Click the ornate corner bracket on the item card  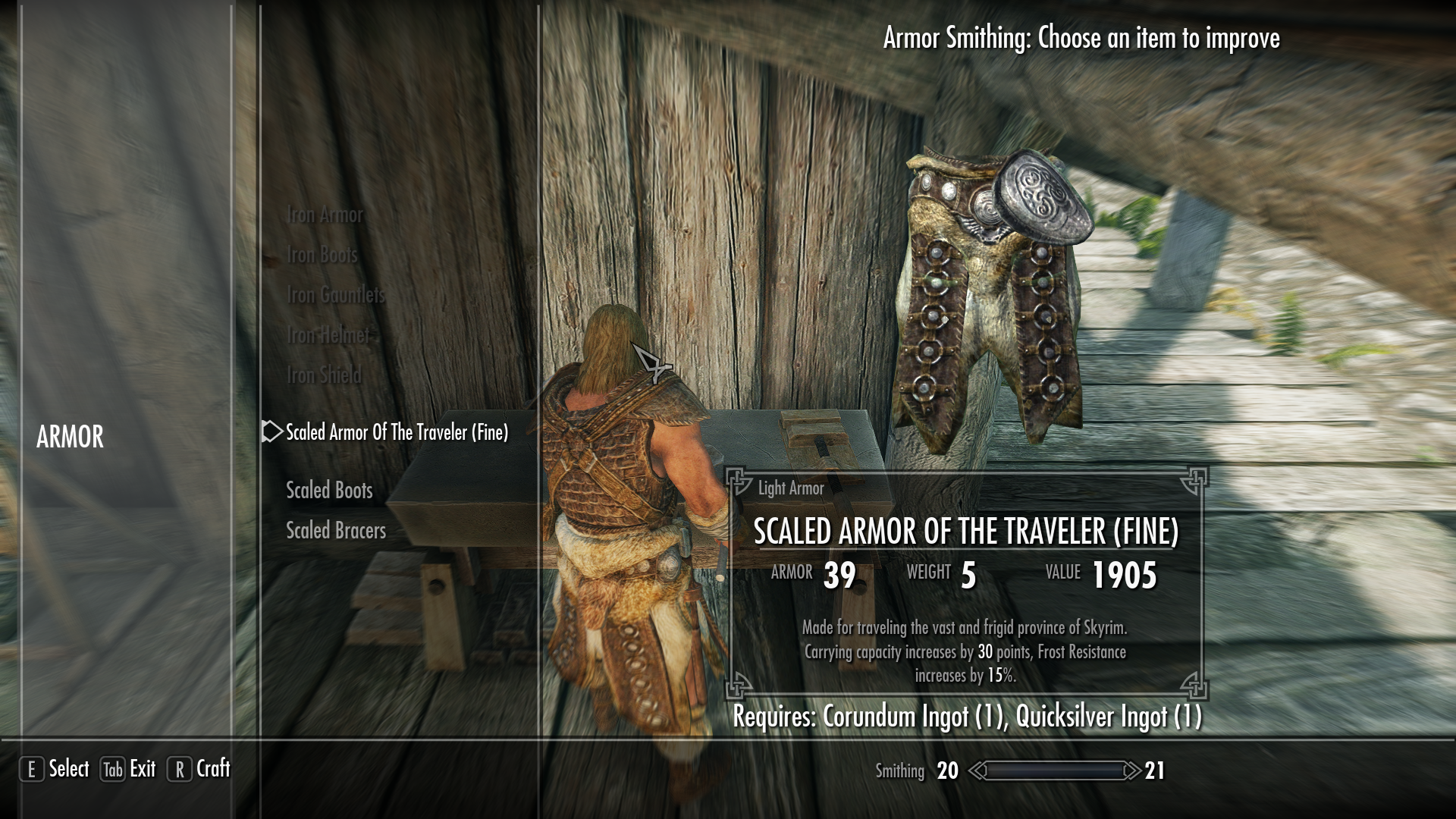point(737,480)
